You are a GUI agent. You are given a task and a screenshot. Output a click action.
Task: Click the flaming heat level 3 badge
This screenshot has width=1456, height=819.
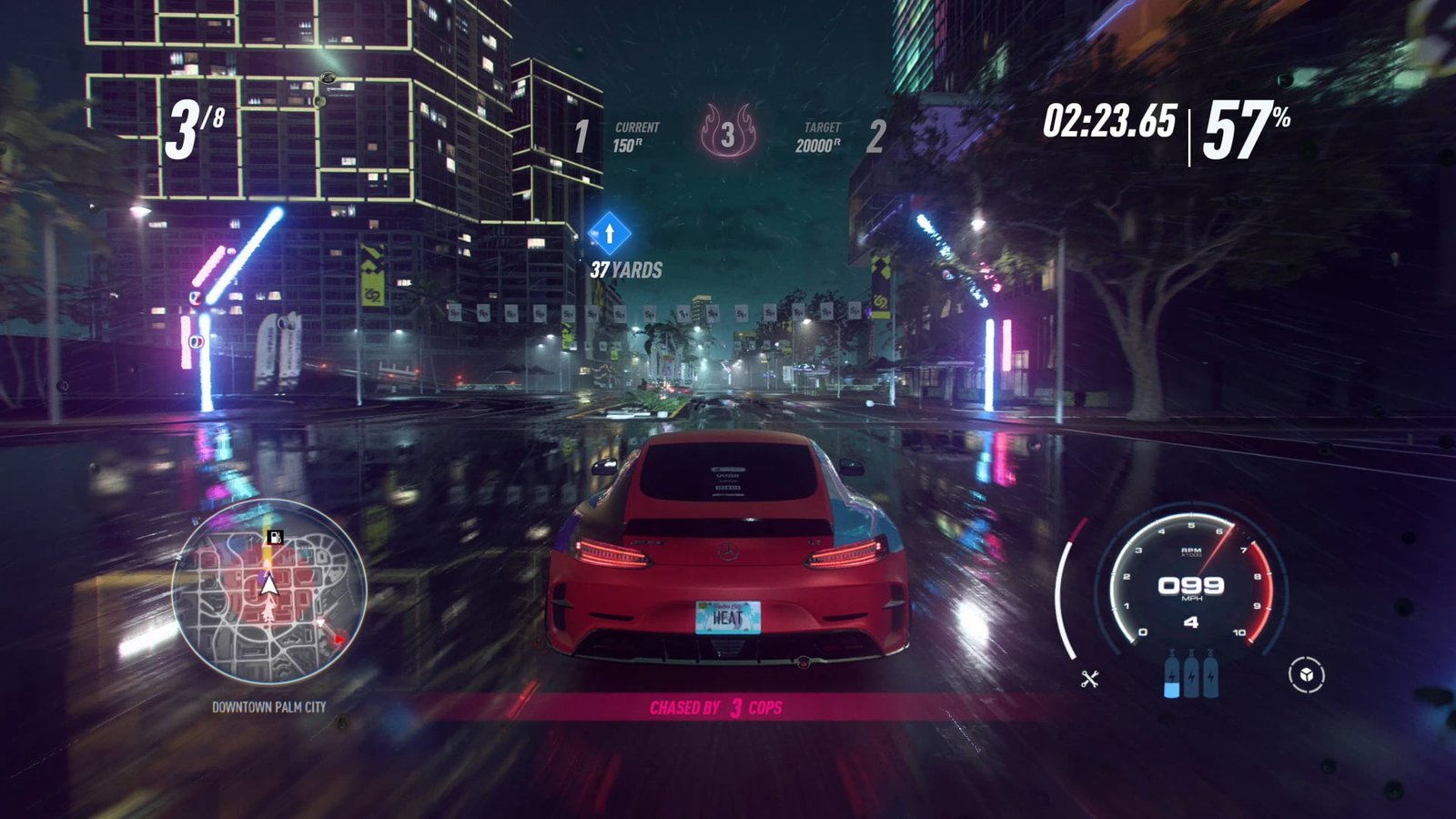728,132
